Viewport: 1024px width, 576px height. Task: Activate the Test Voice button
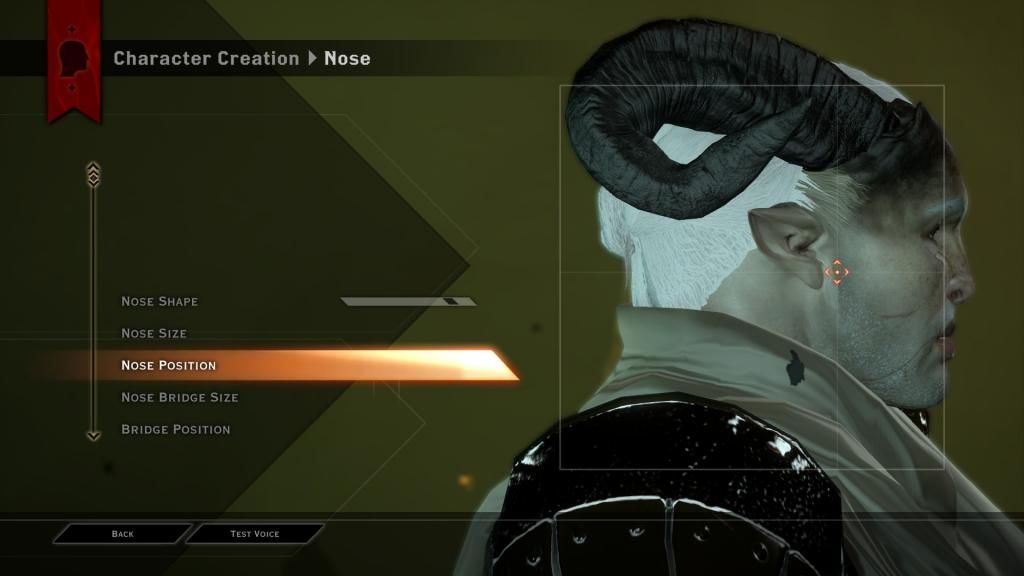tap(255, 534)
